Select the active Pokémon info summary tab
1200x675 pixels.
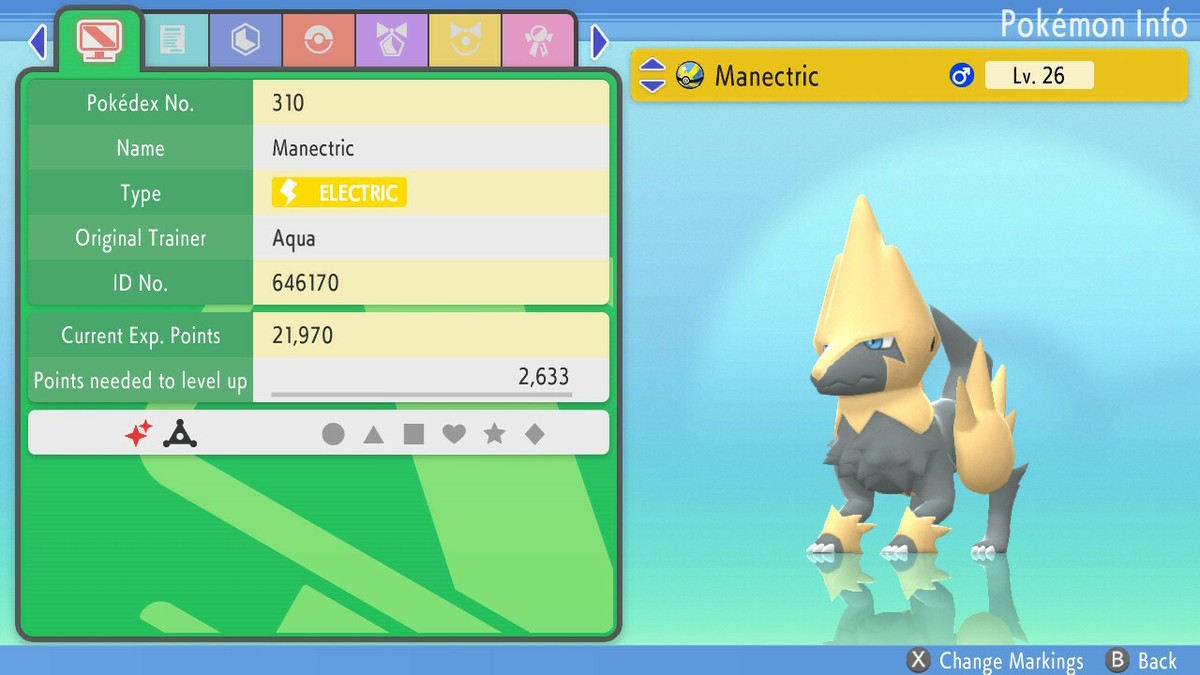pyautogui.click(x=99, y=41)
